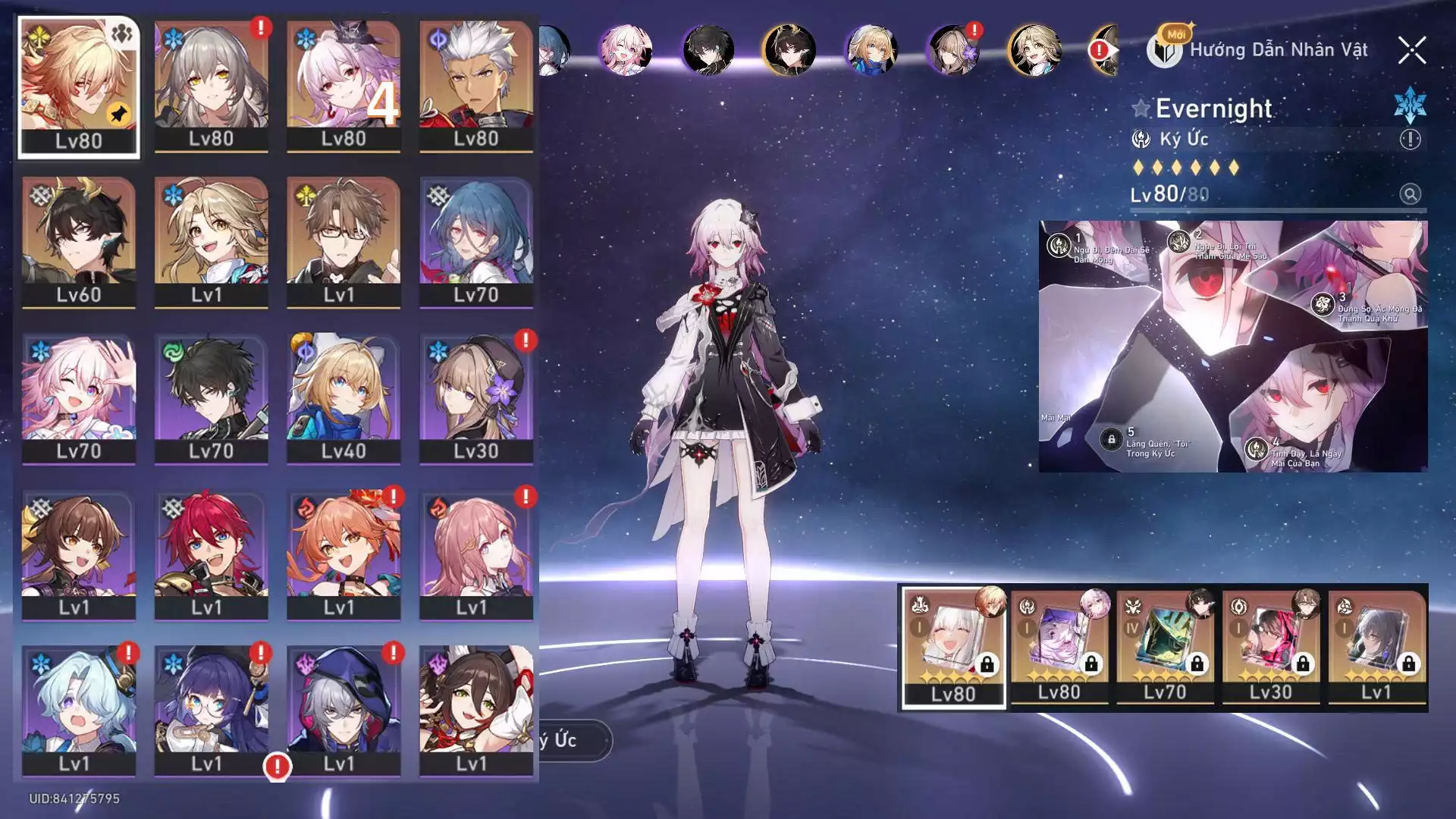Open the Lv80 equipped light cone slot

point(953,647)
